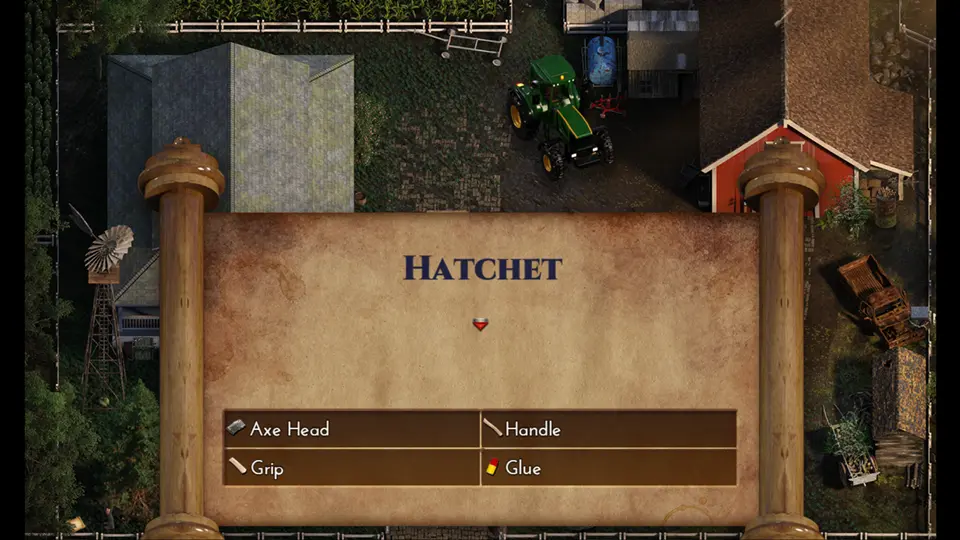The image size is (960, 540).
Task: Select the Axe Head ingredient row
Action: click(x=351, y=429)
